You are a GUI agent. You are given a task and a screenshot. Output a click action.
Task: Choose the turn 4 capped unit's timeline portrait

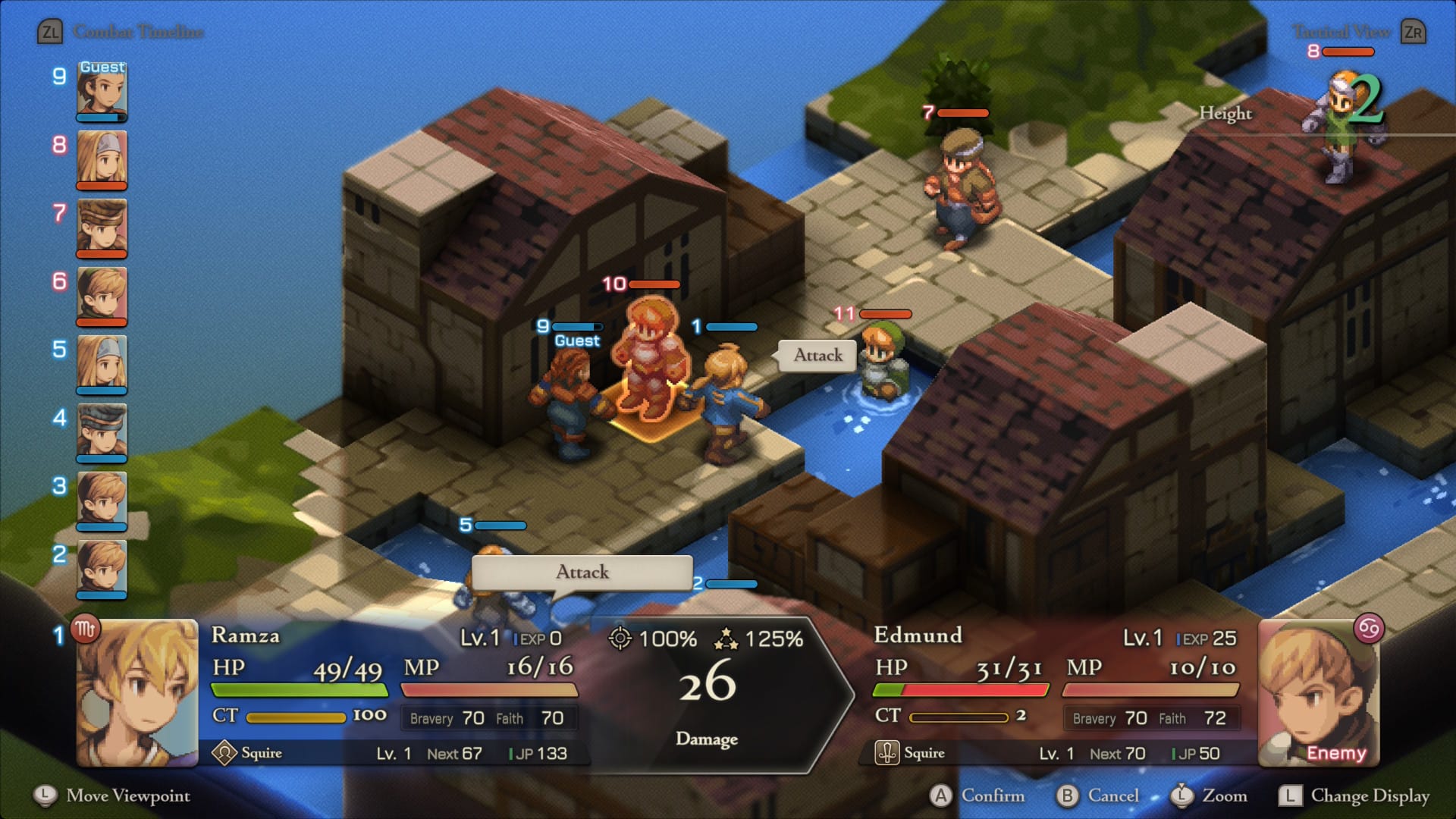tap(102, 432)
